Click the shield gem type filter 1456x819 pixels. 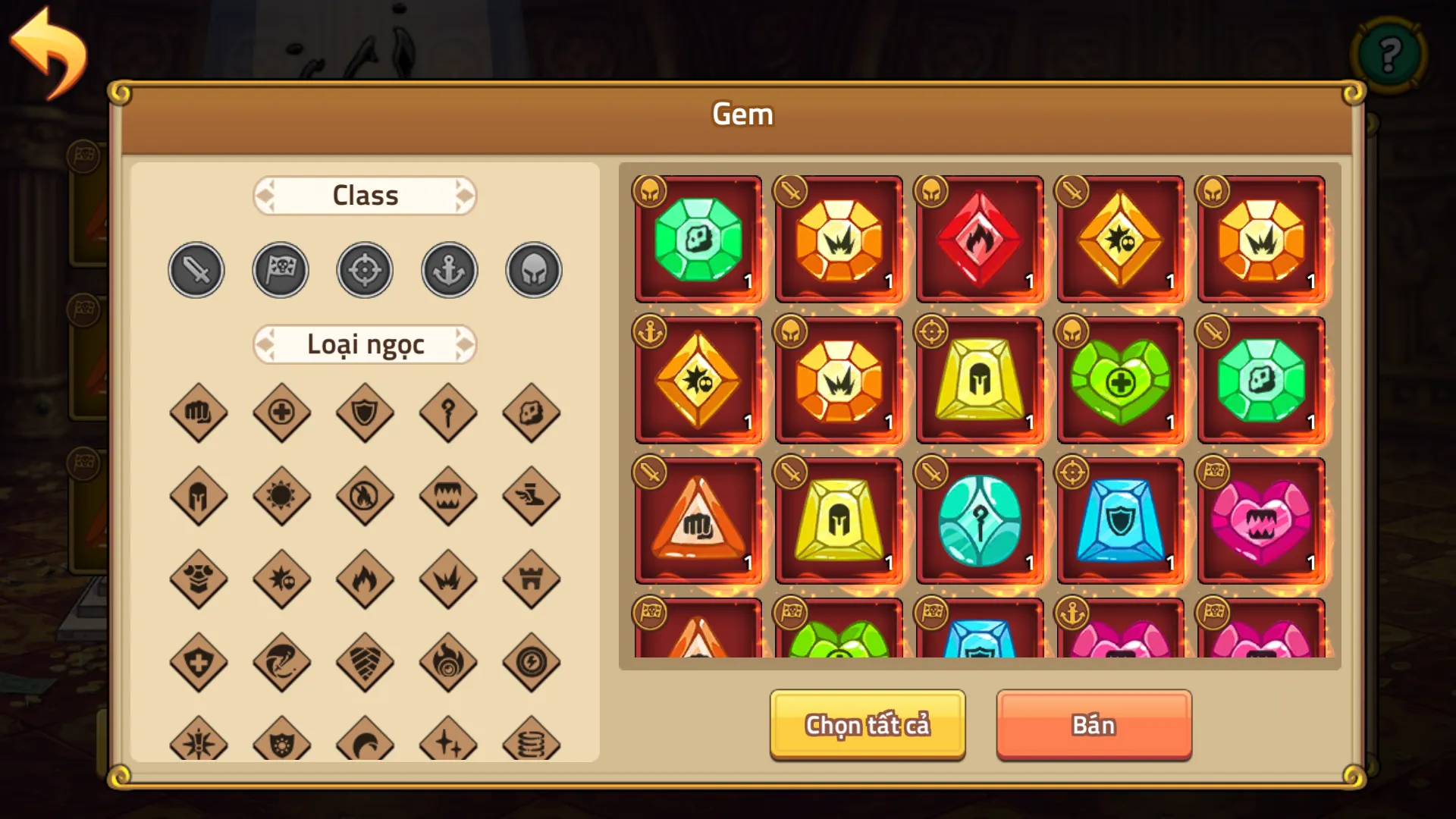point(365,413)
